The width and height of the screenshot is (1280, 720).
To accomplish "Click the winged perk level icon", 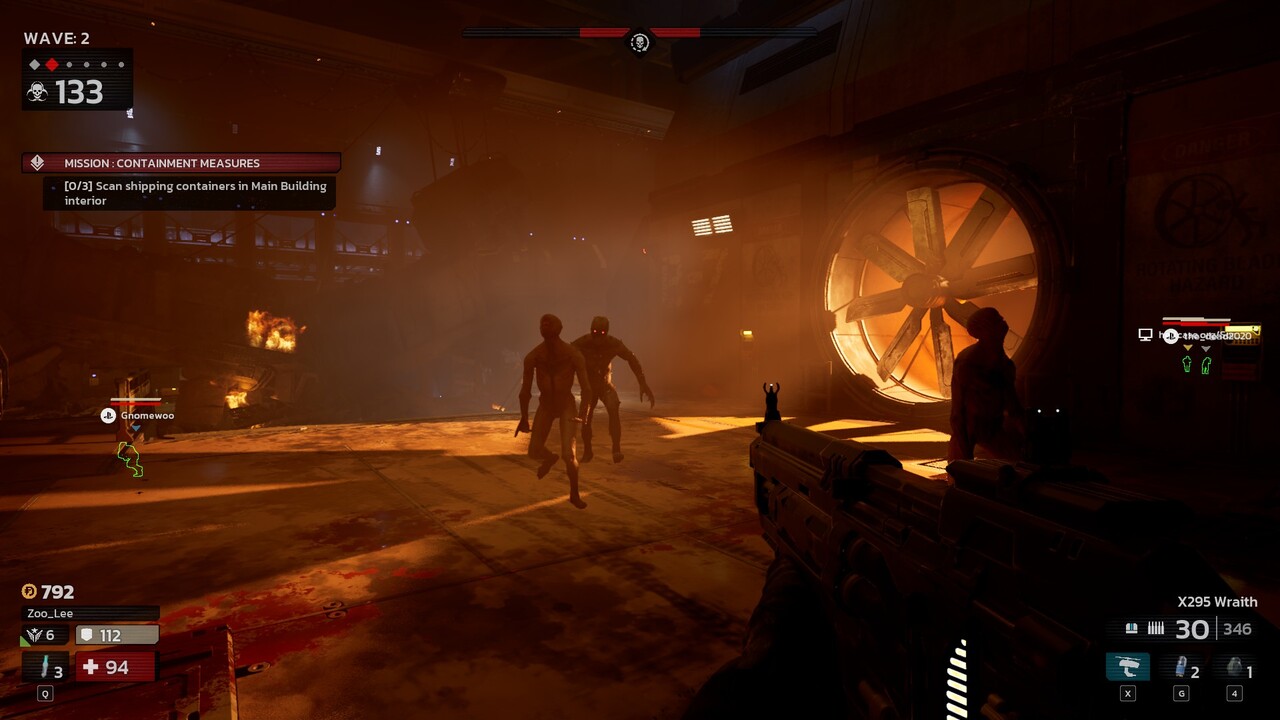I will 34,635.
